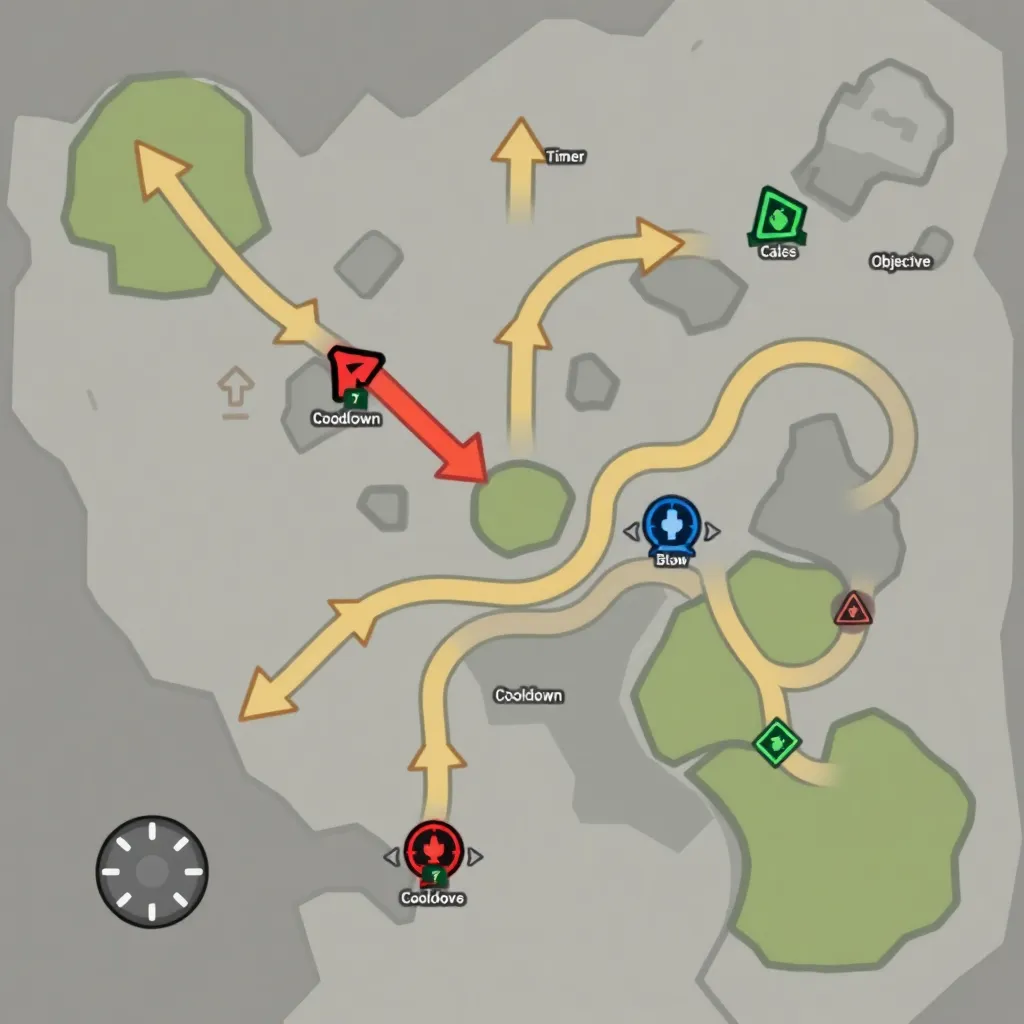1024x1024 pixels.
Task: Click the left arrow beside the red circular marker
Action: pyautogui.click(x=391, y=856)
